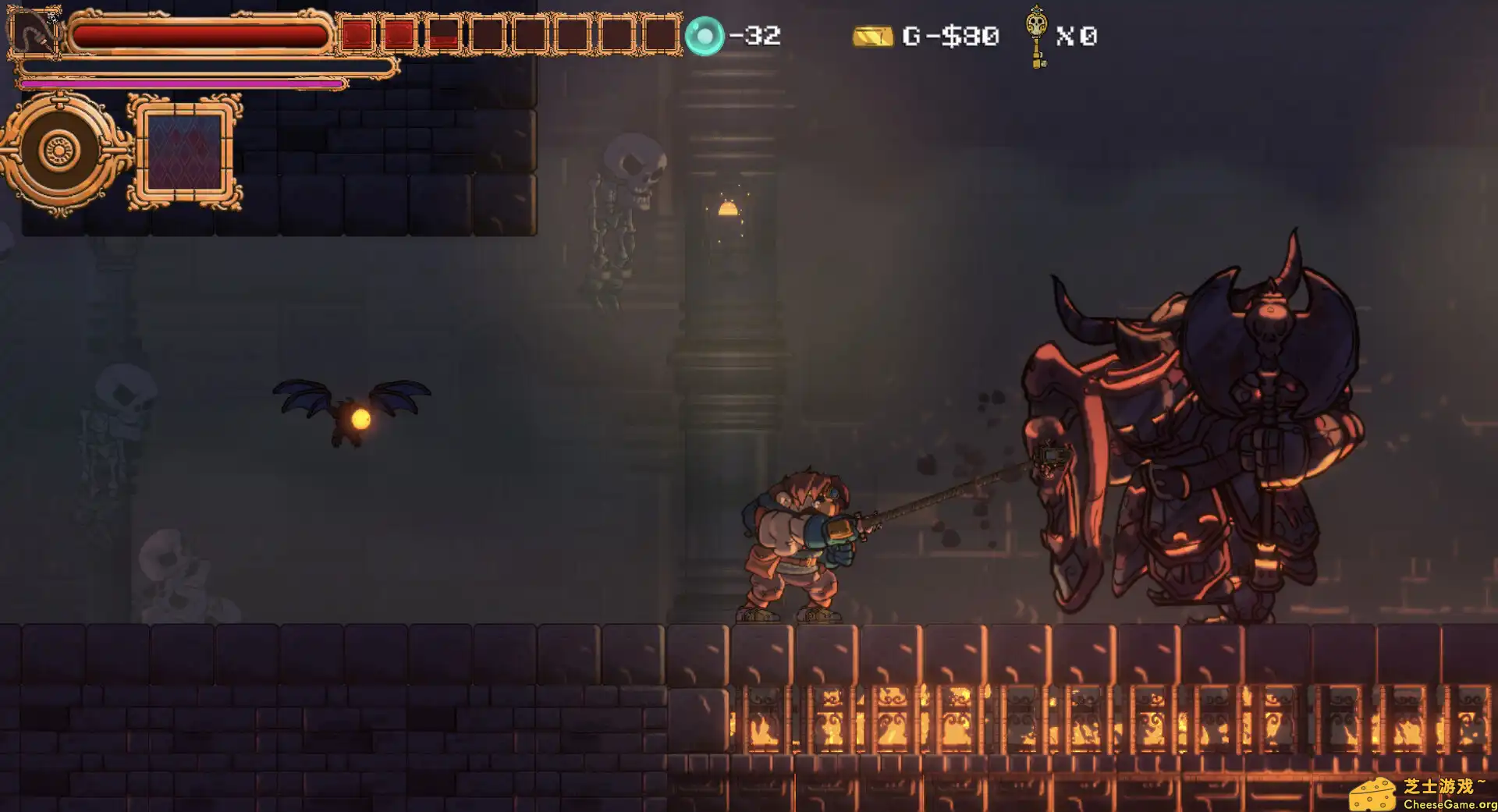1498x812 pixels.
Task: Click the teal soul orb icon showing -32
Action: (x=705, y=35)
